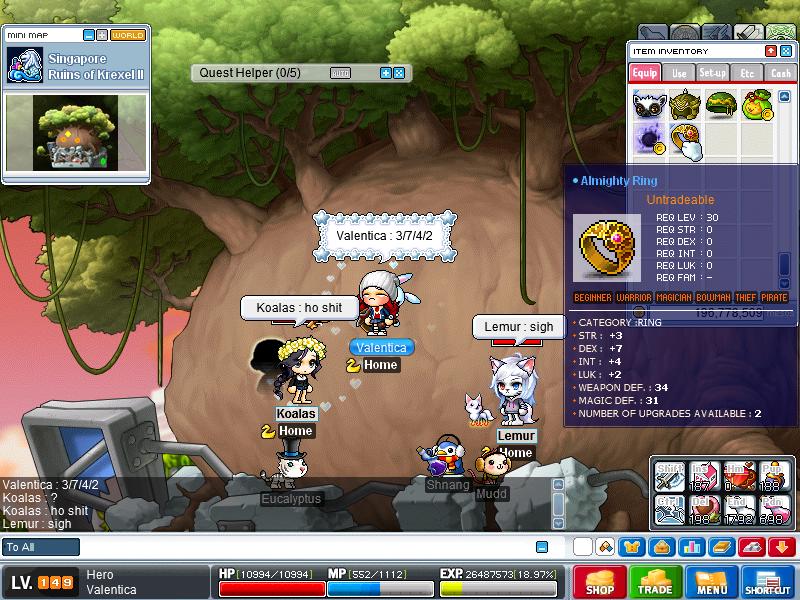Switch to the Set-up inventory tab
The image size is (800, 600).
(x=712, y=73)
